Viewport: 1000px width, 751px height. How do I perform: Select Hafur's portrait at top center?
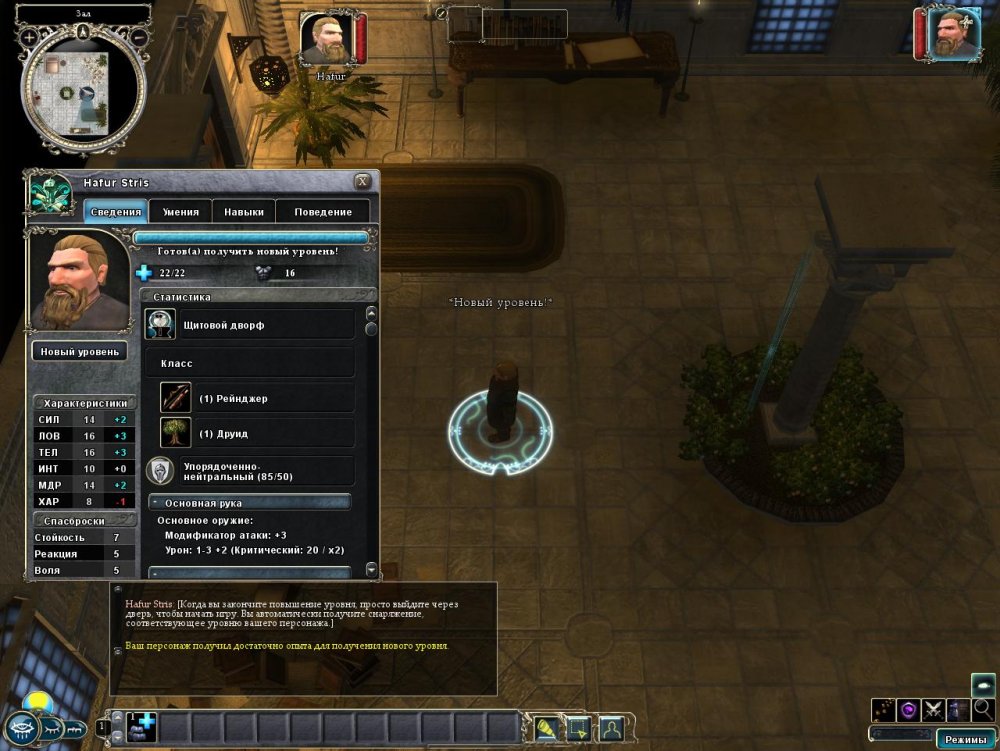point(326,37)
